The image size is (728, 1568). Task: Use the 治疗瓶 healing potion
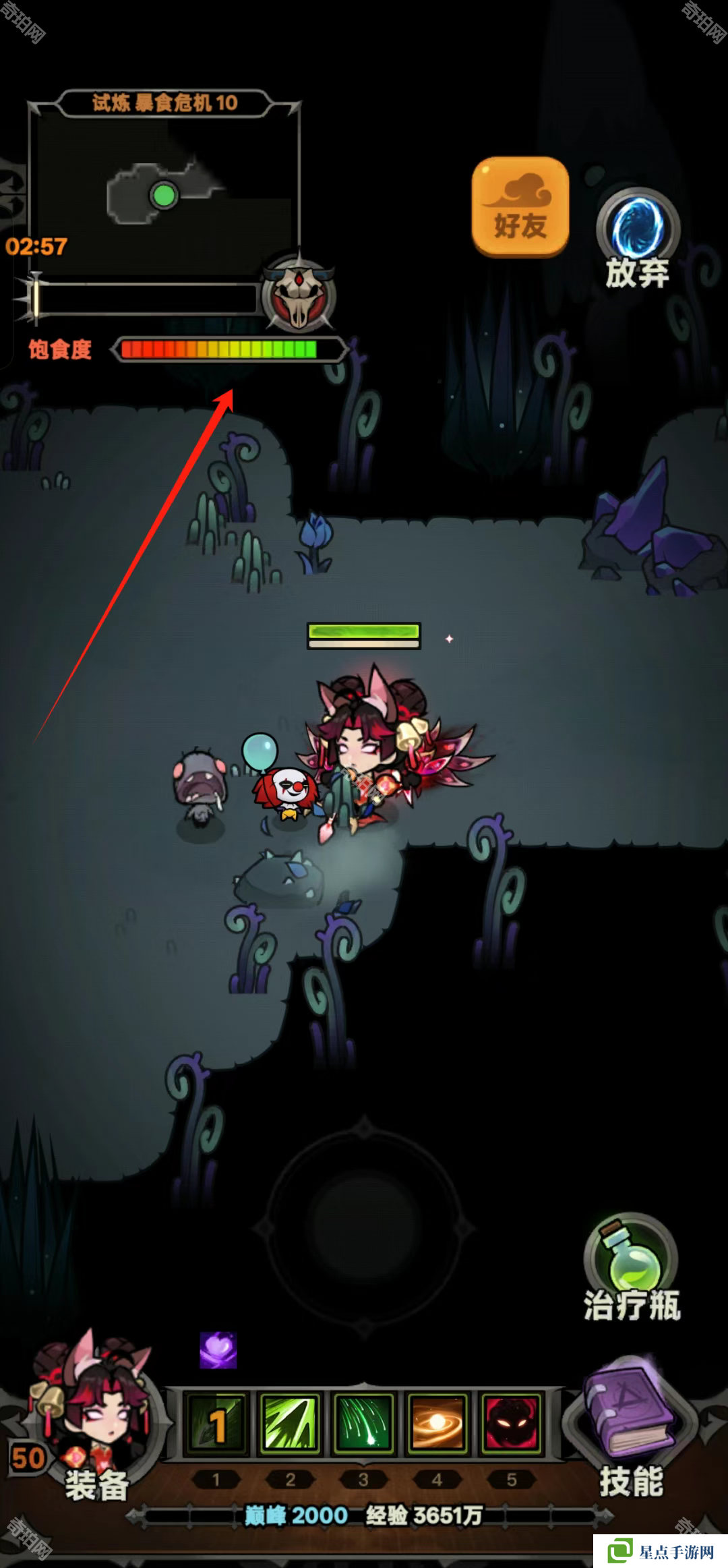pos(630,1269)
